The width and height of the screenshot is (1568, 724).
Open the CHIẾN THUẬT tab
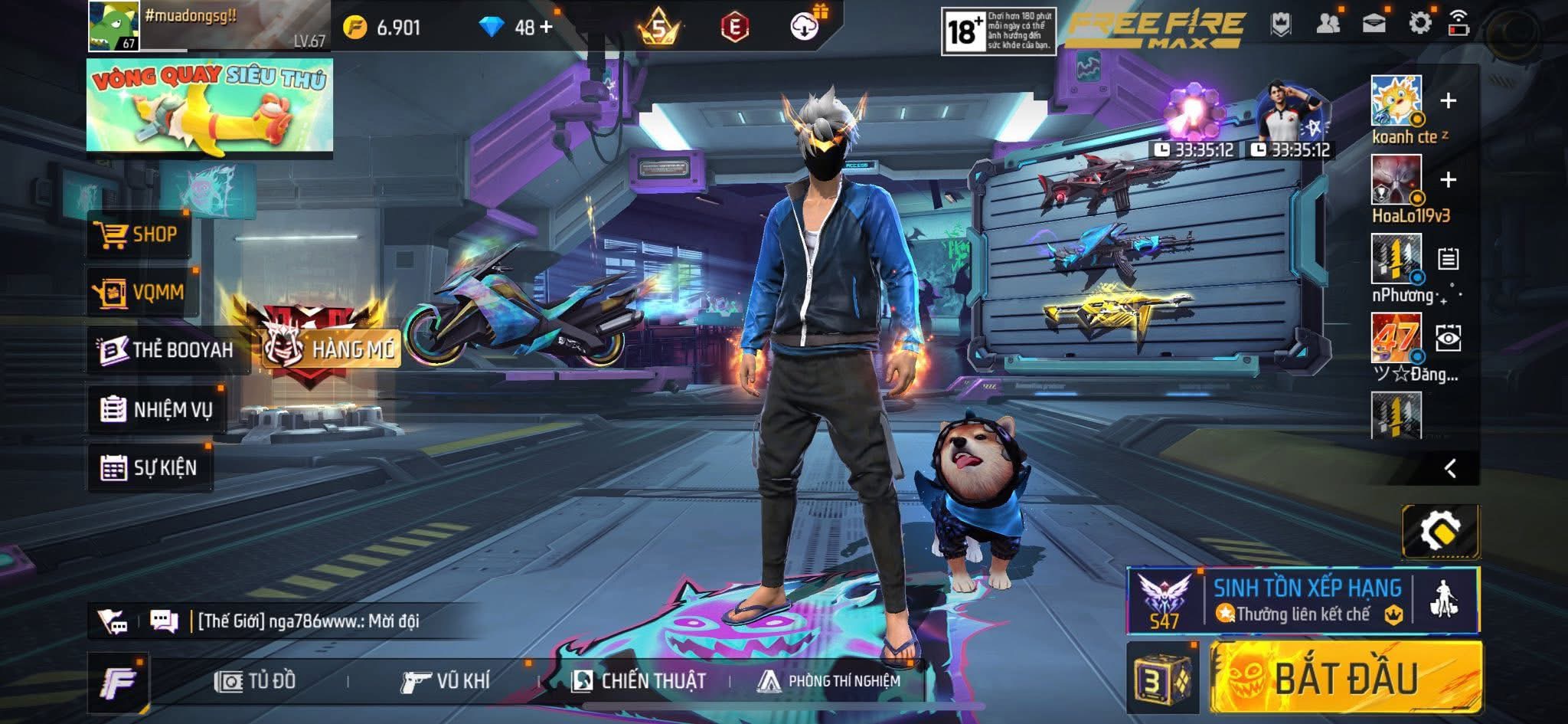click(639, 680)
